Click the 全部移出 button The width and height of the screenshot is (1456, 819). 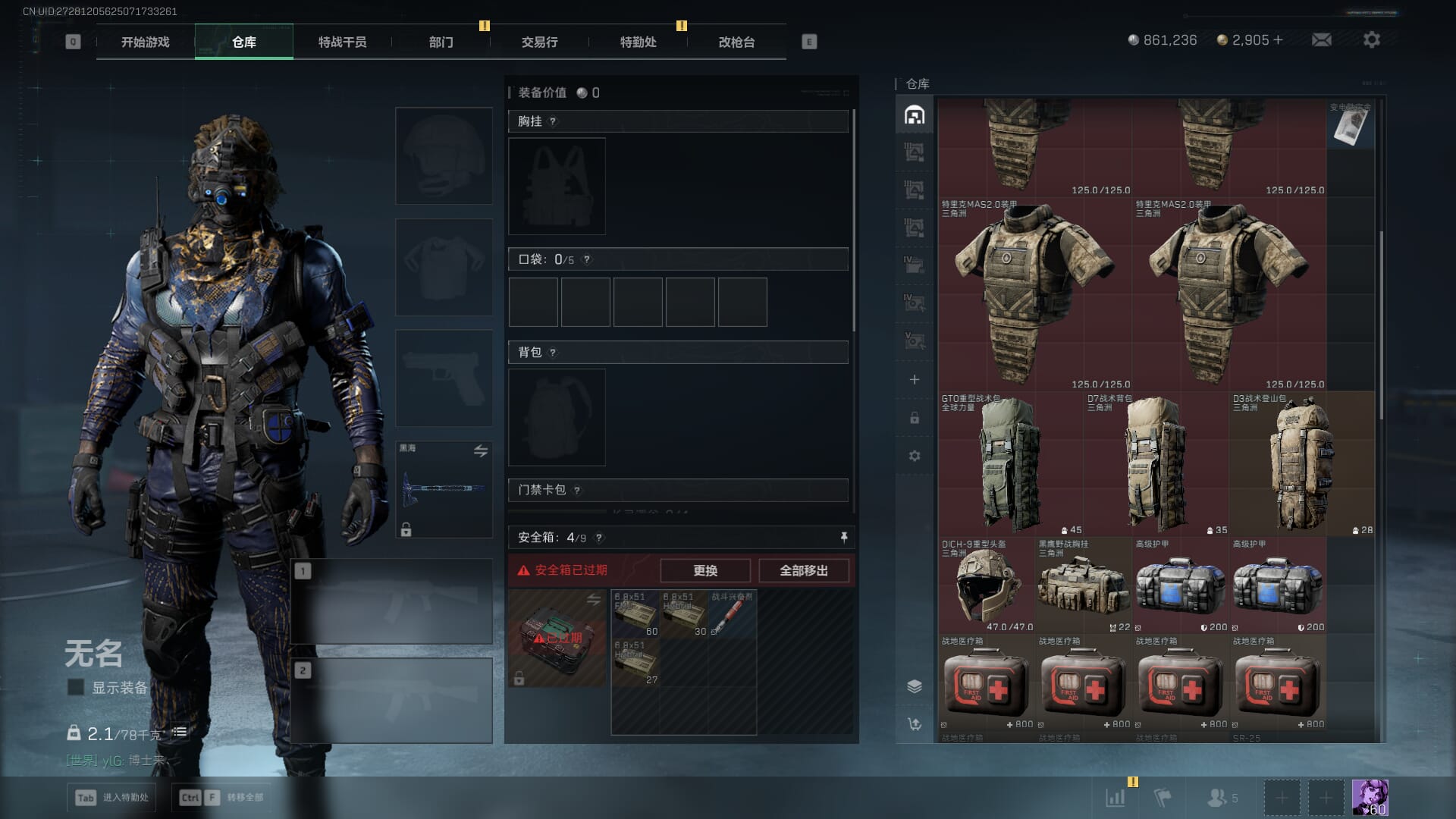tap(803, 570)
